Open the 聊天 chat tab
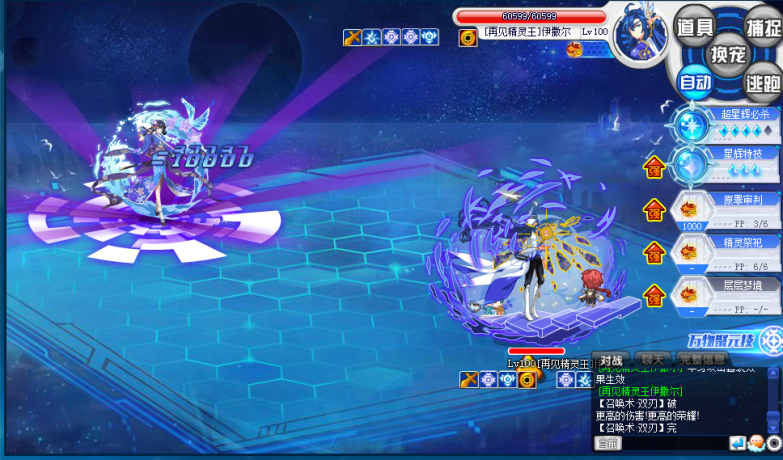 [652, 359]
